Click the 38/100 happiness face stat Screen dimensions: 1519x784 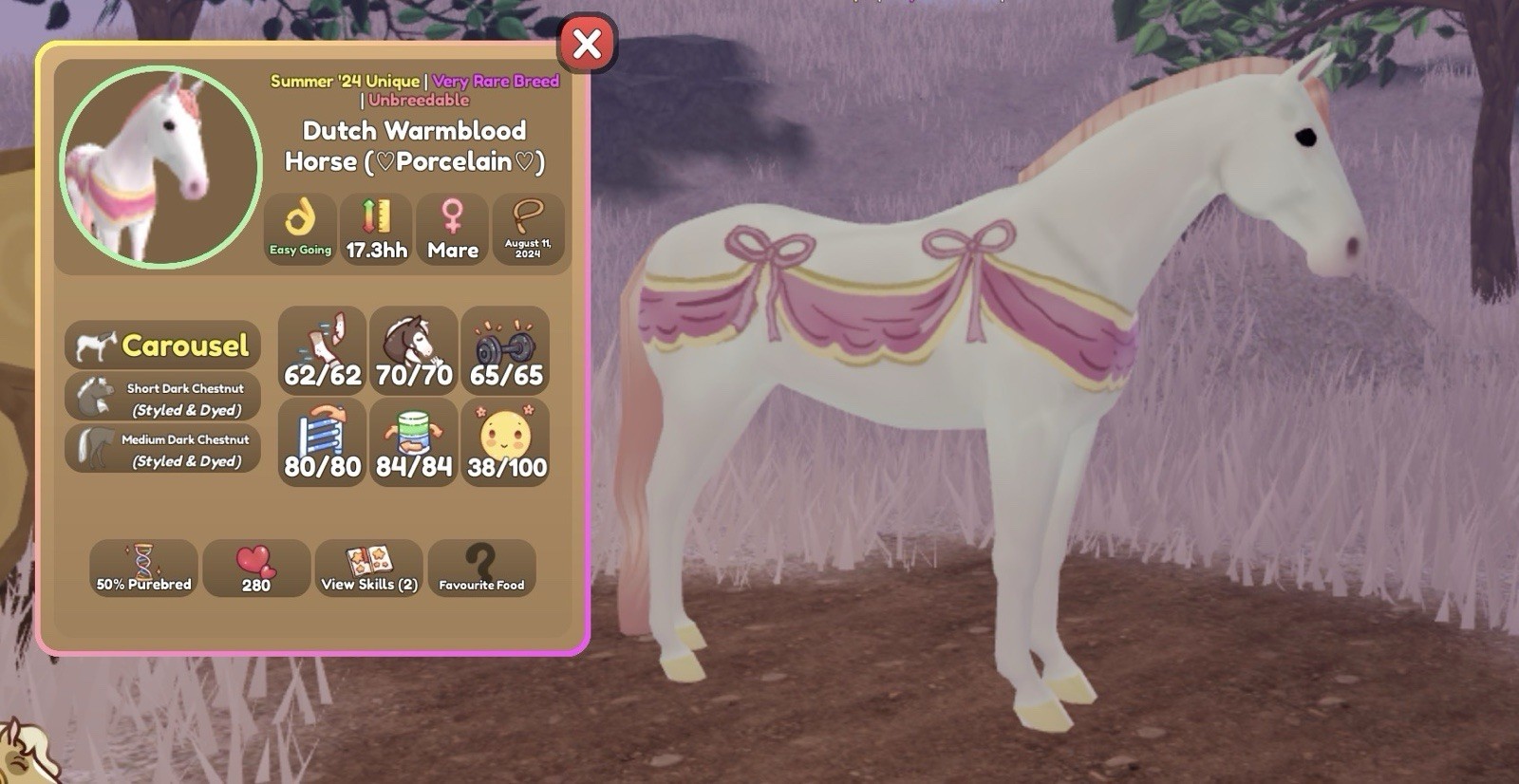click(506, 442)
